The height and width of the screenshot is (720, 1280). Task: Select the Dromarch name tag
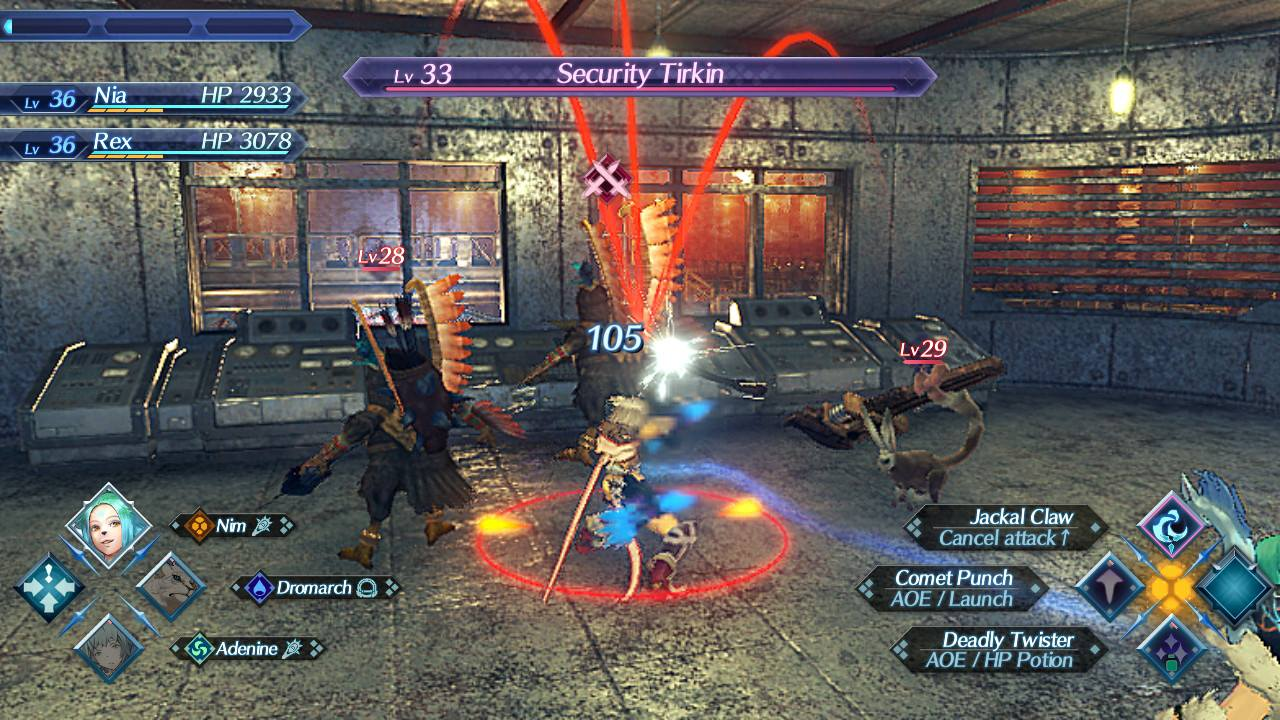pyautogui.click(x=315, y=588)
